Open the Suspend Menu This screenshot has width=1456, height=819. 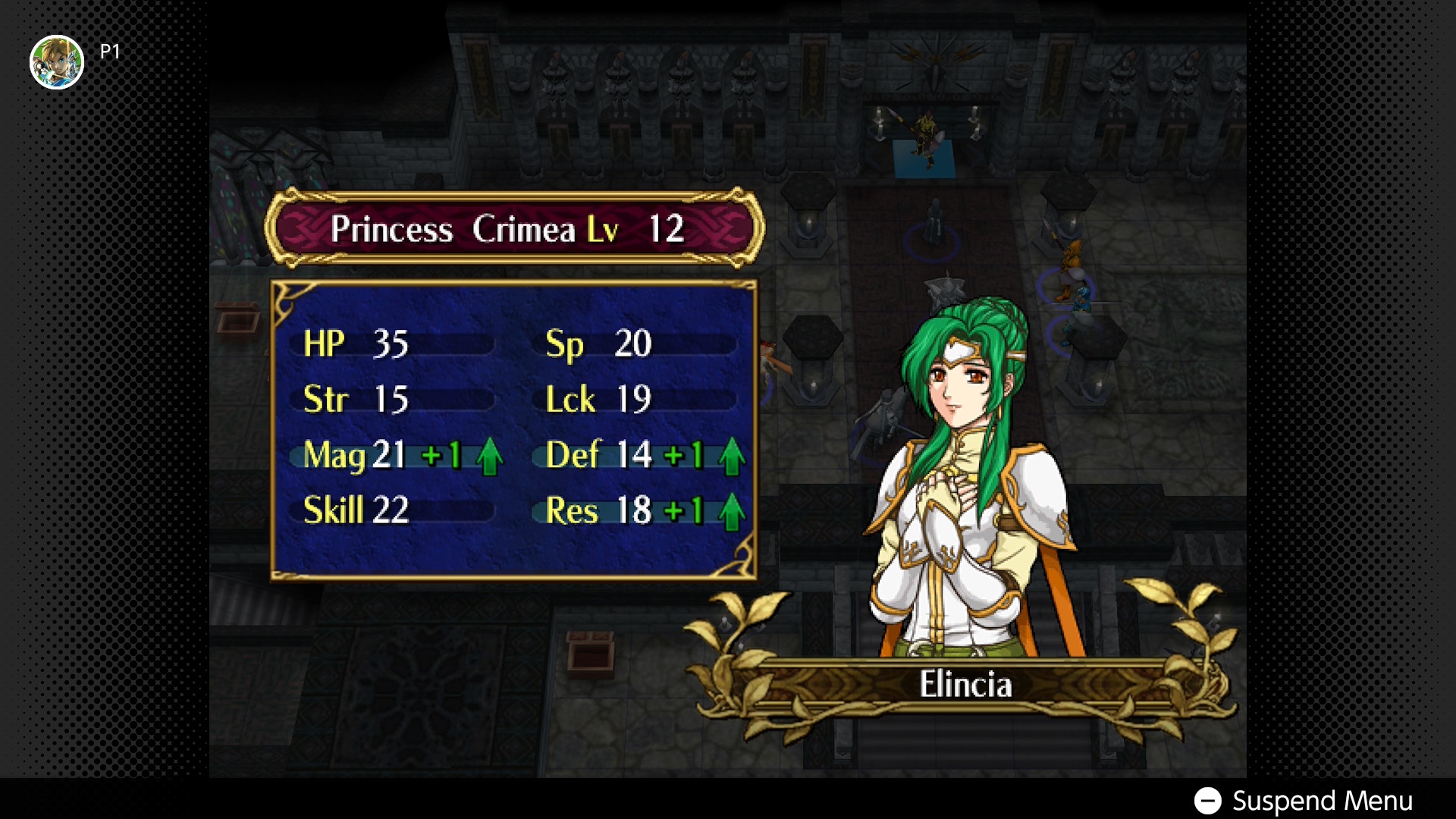coord(1303,801)
